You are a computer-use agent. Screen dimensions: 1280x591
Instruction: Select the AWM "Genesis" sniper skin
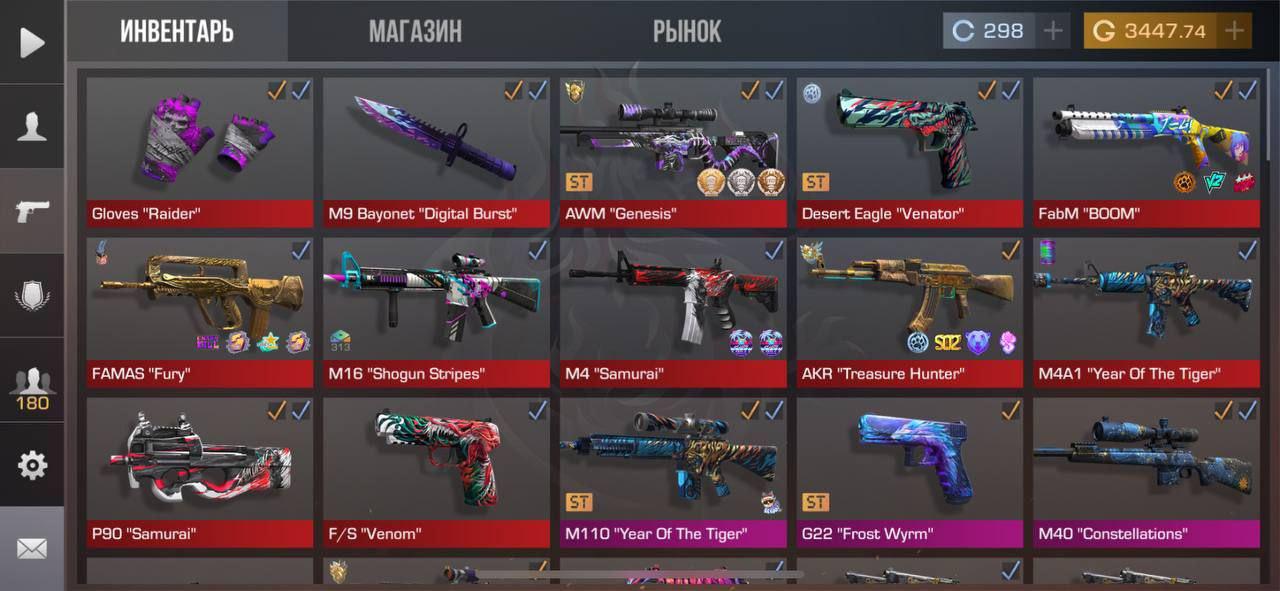(673, 151)
